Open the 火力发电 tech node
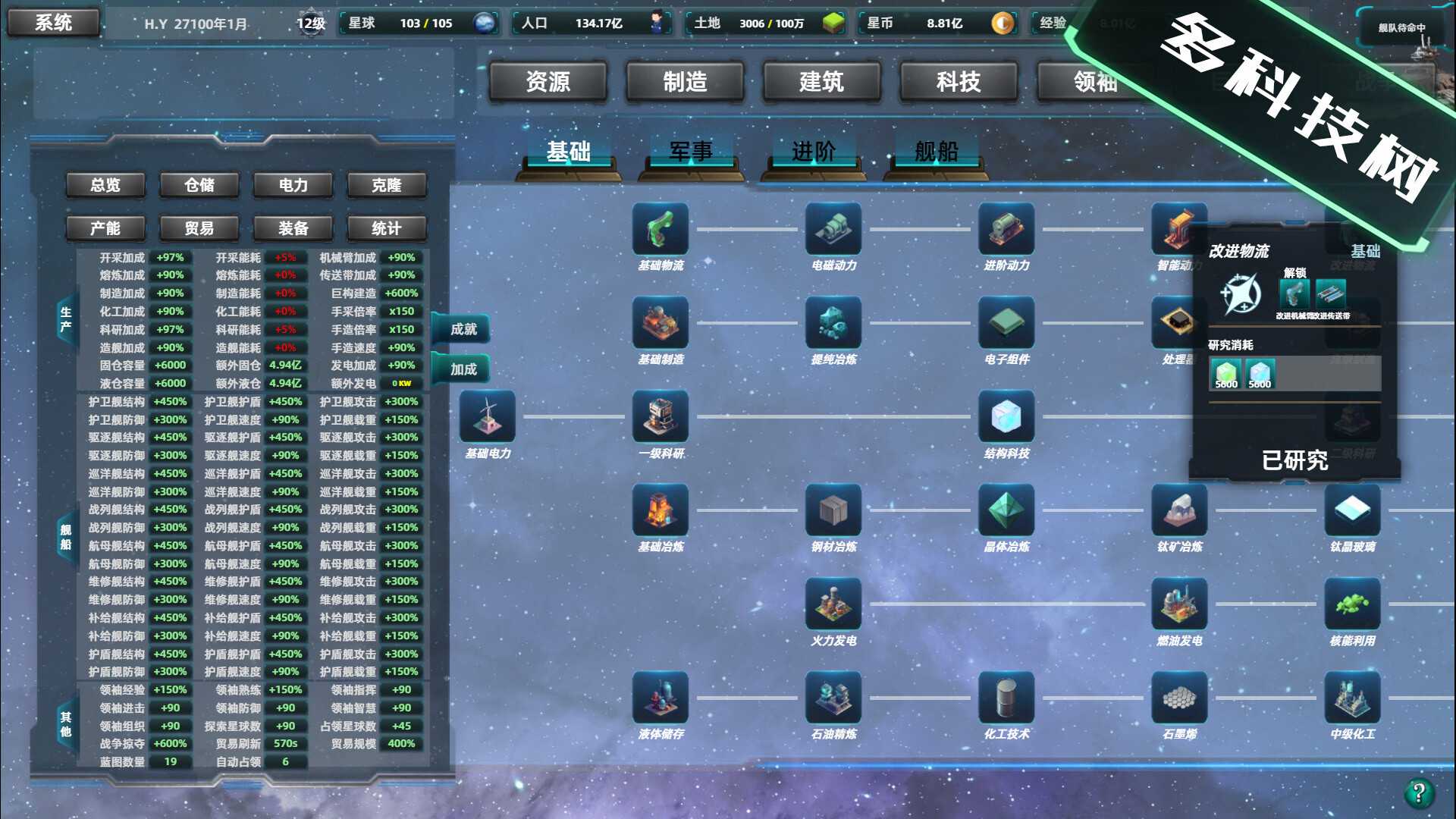Image resolution: width=1456 pixels, height=819 pixels. coord(832,603)
